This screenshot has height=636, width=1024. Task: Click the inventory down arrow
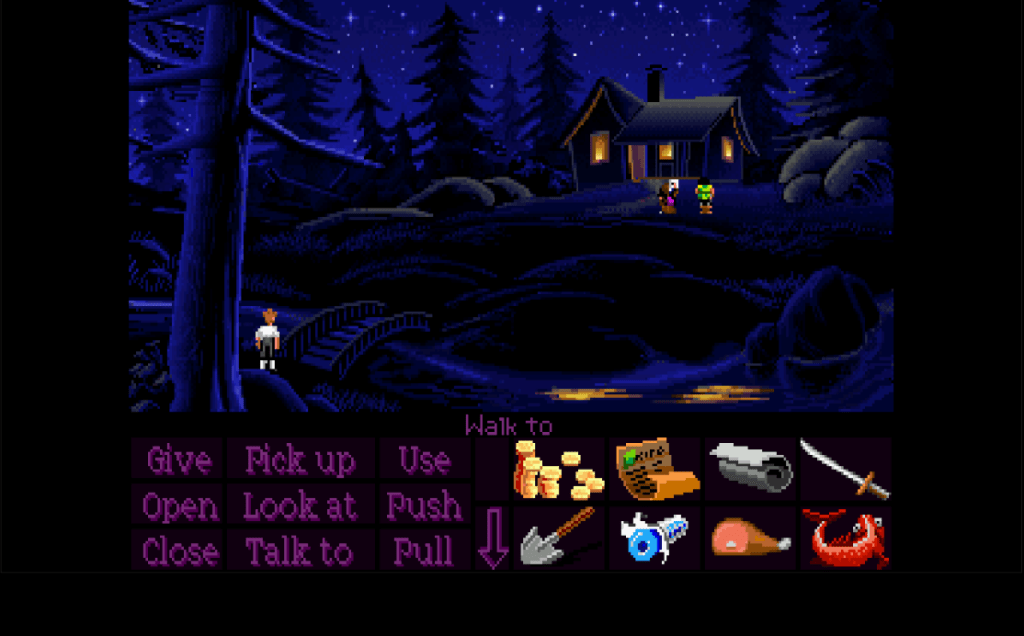[493, 539]
